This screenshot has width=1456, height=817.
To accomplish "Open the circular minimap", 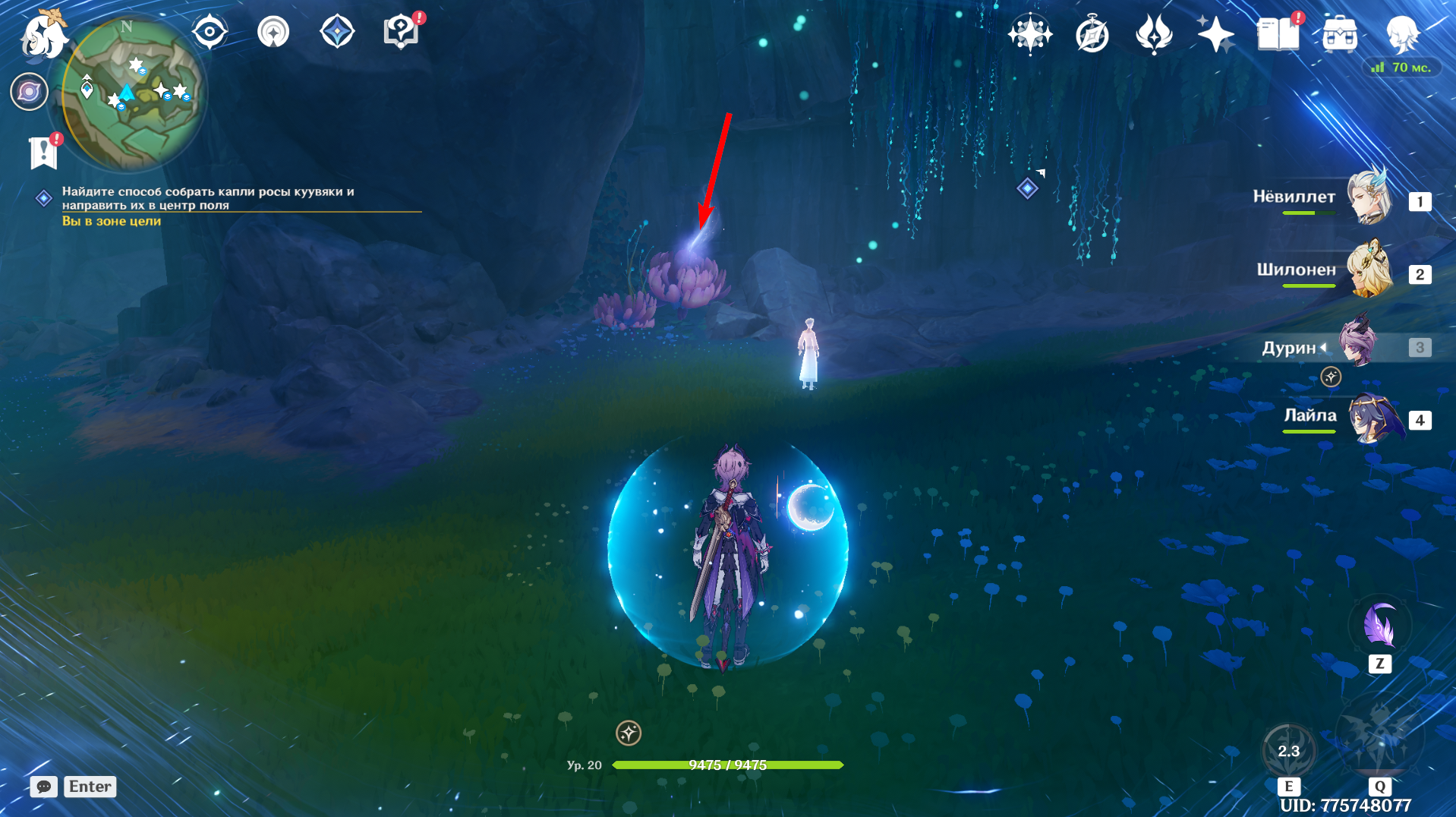I will (131, 93).
